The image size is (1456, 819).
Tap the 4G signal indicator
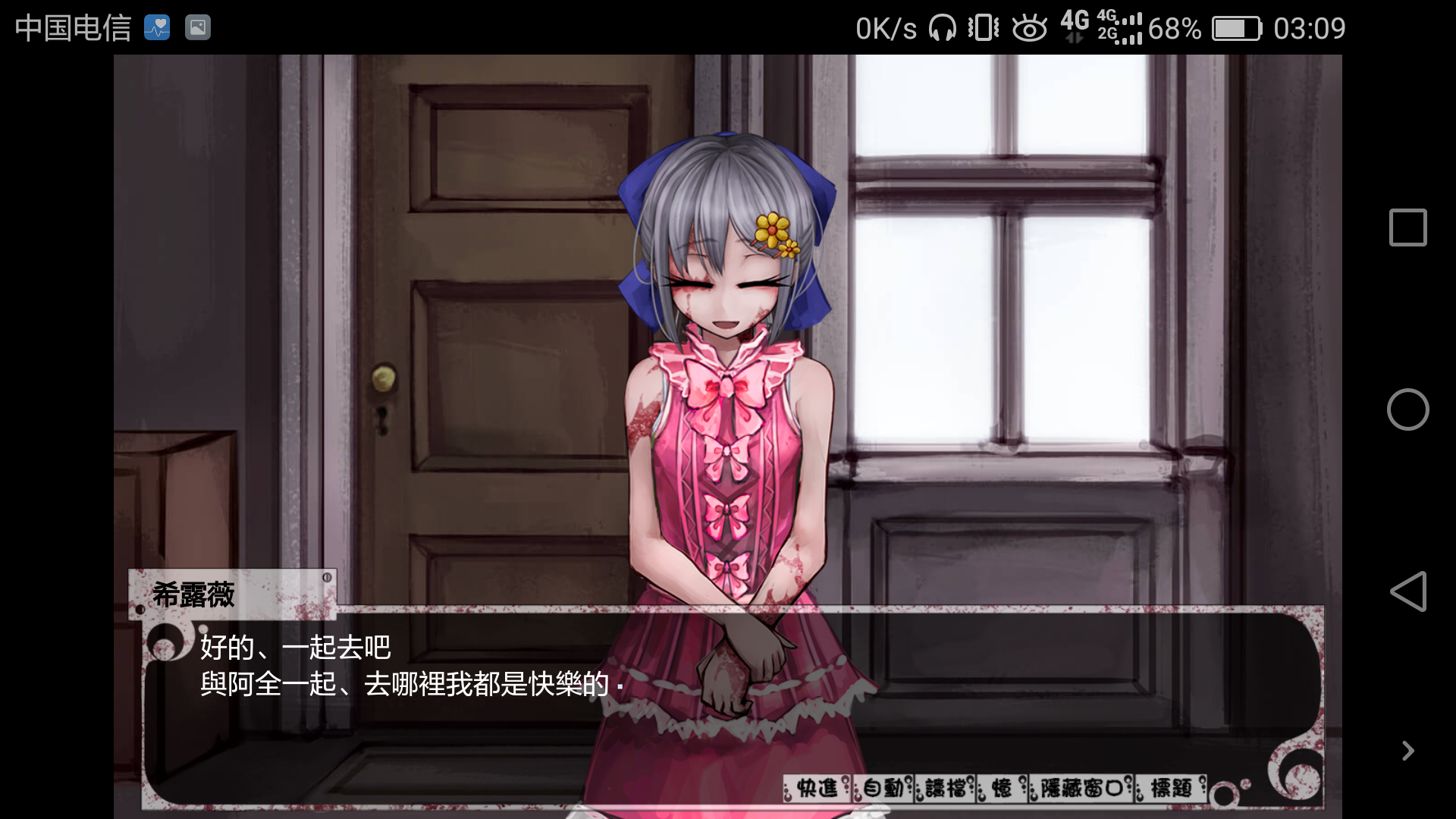click(x=1073, y=28)
